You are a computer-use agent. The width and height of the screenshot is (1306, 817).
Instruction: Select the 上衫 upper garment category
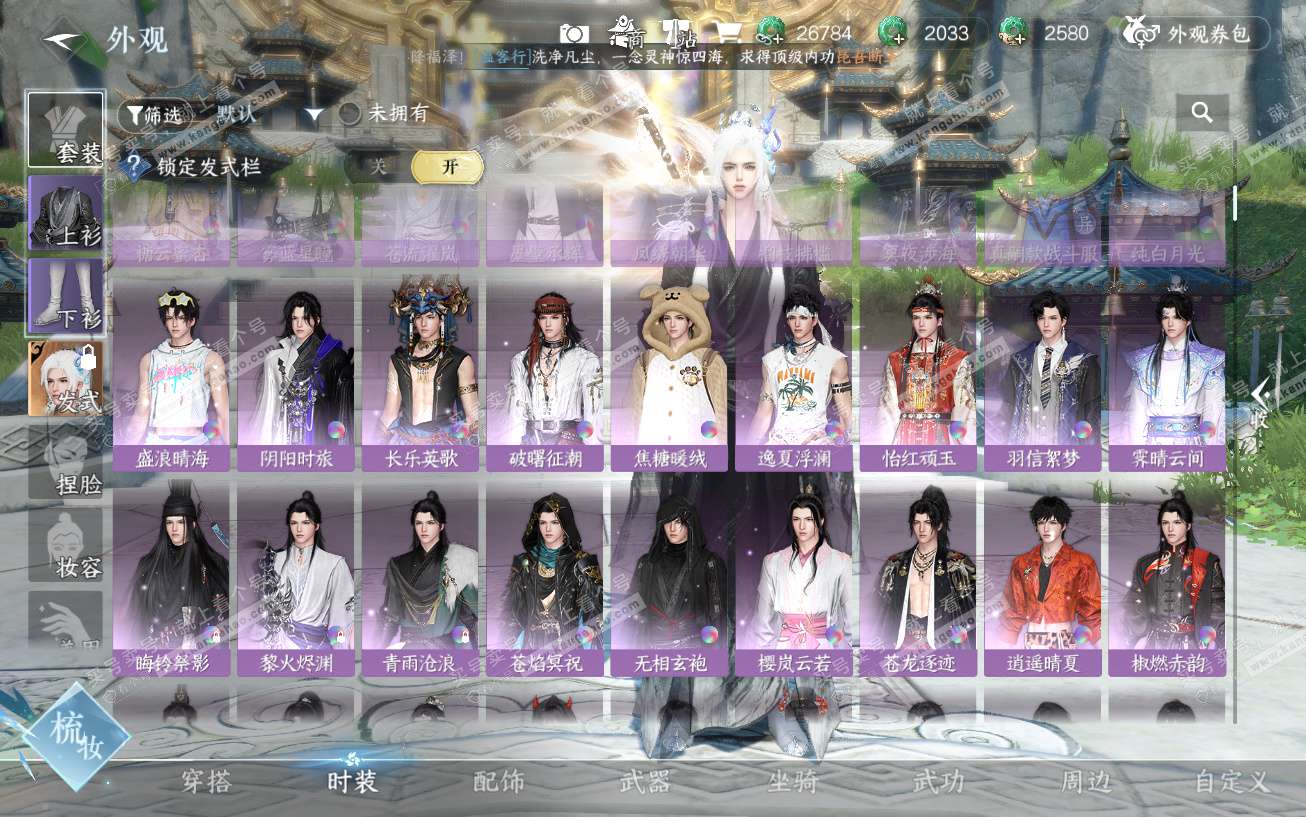pos(66,213)
